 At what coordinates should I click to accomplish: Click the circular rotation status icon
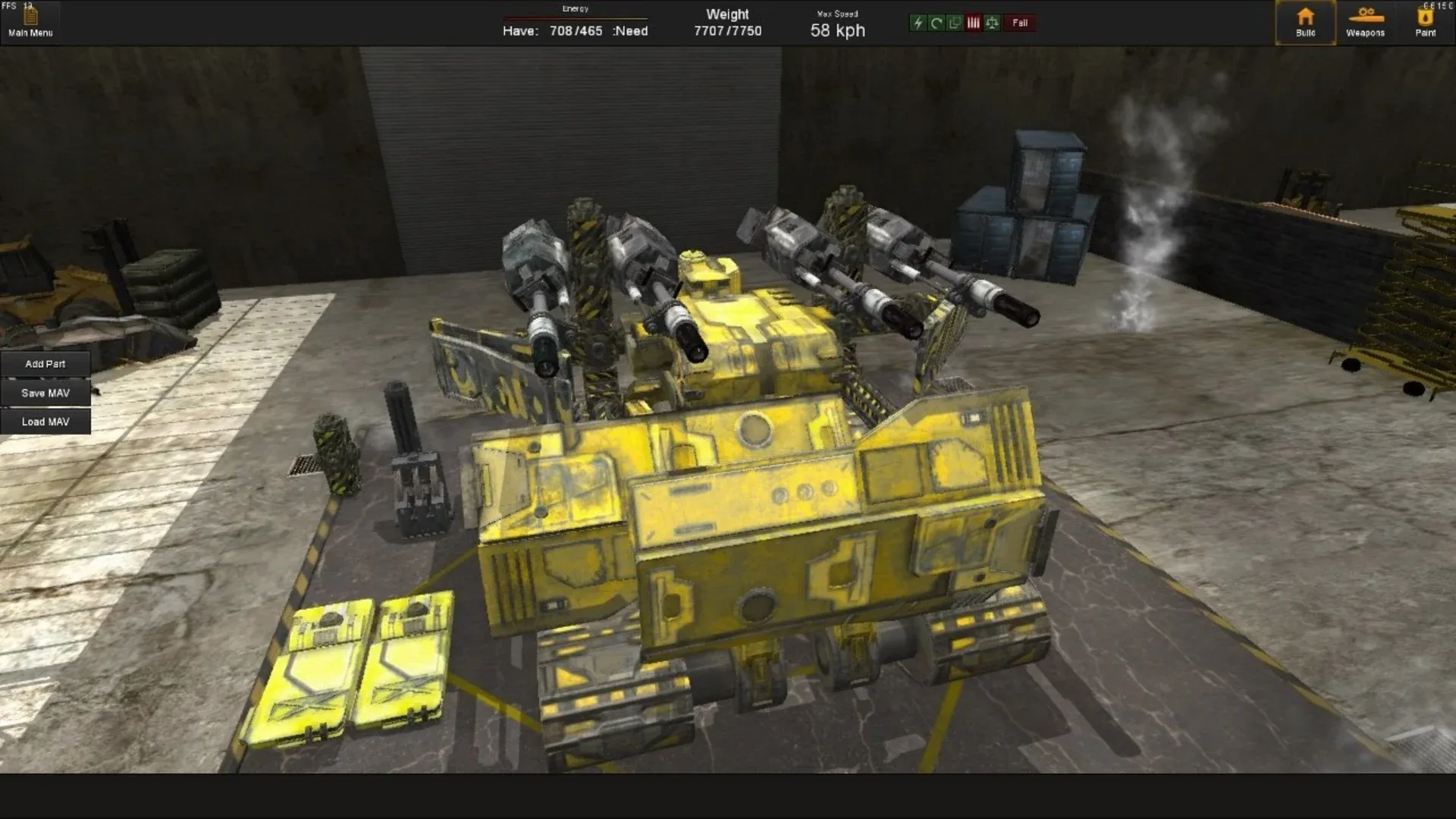pyautogui.click(x=935, y=24)
